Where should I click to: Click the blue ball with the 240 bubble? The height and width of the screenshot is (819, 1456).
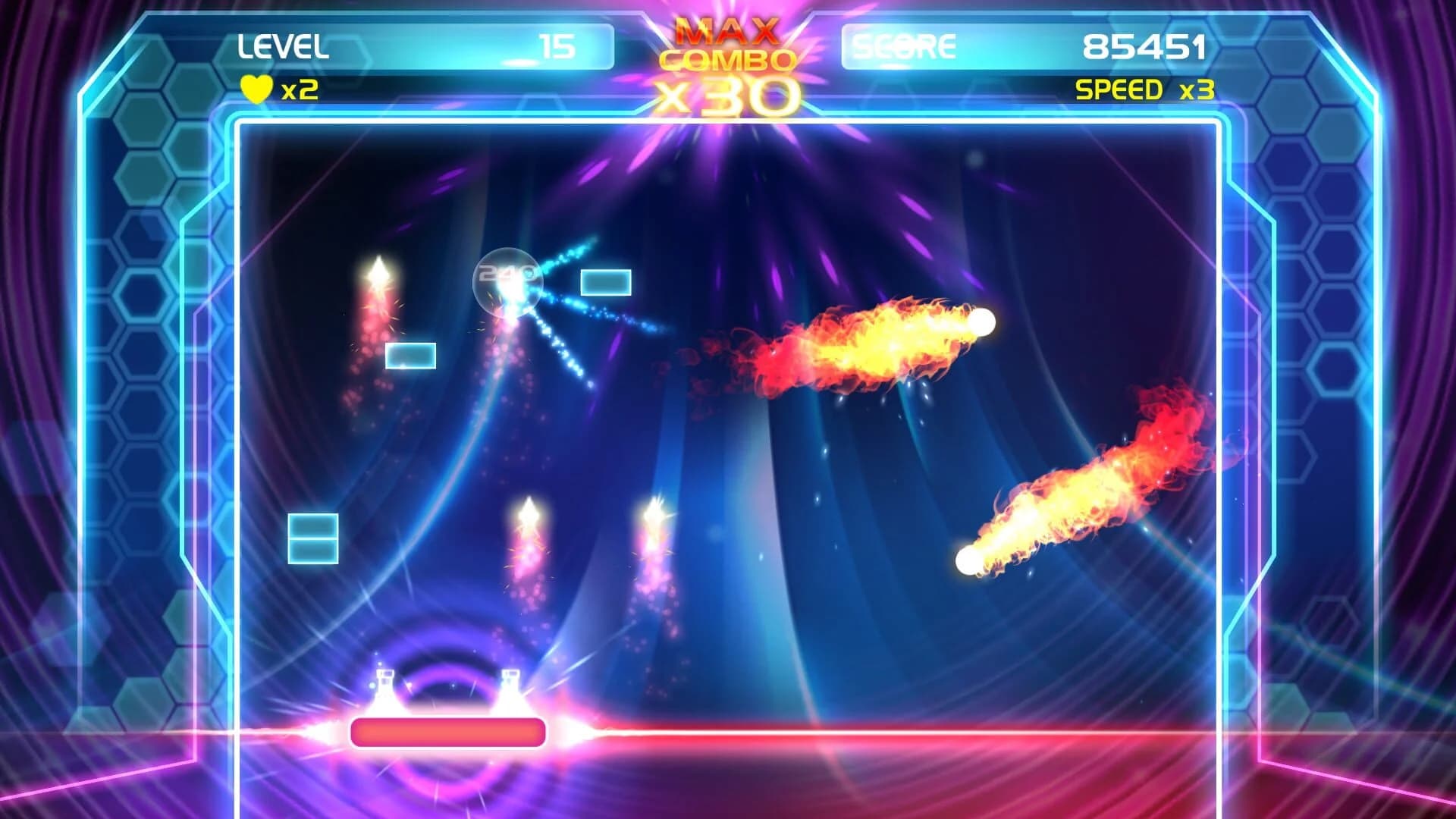pos(507,282)
